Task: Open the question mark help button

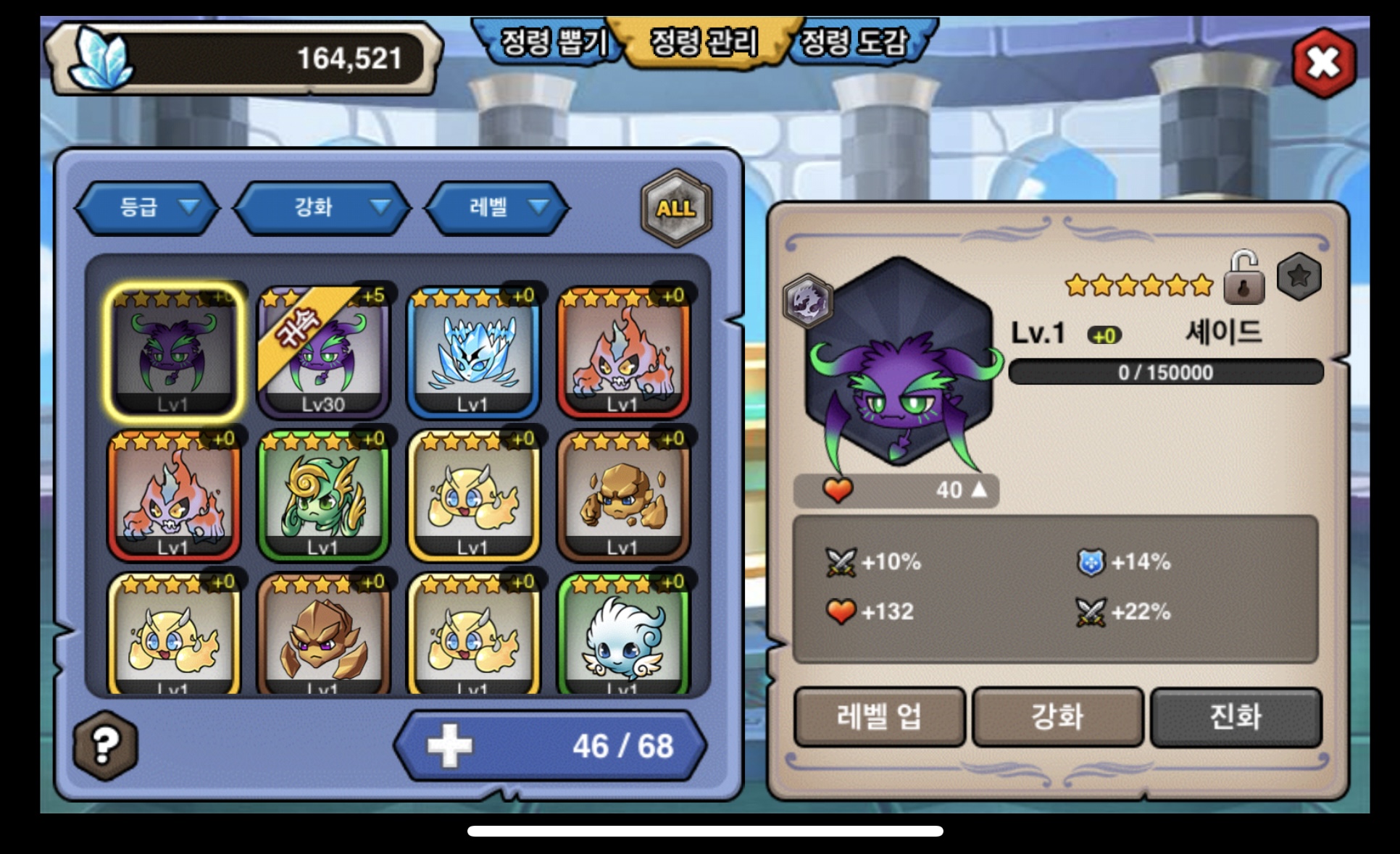Action: coord(105,745)
